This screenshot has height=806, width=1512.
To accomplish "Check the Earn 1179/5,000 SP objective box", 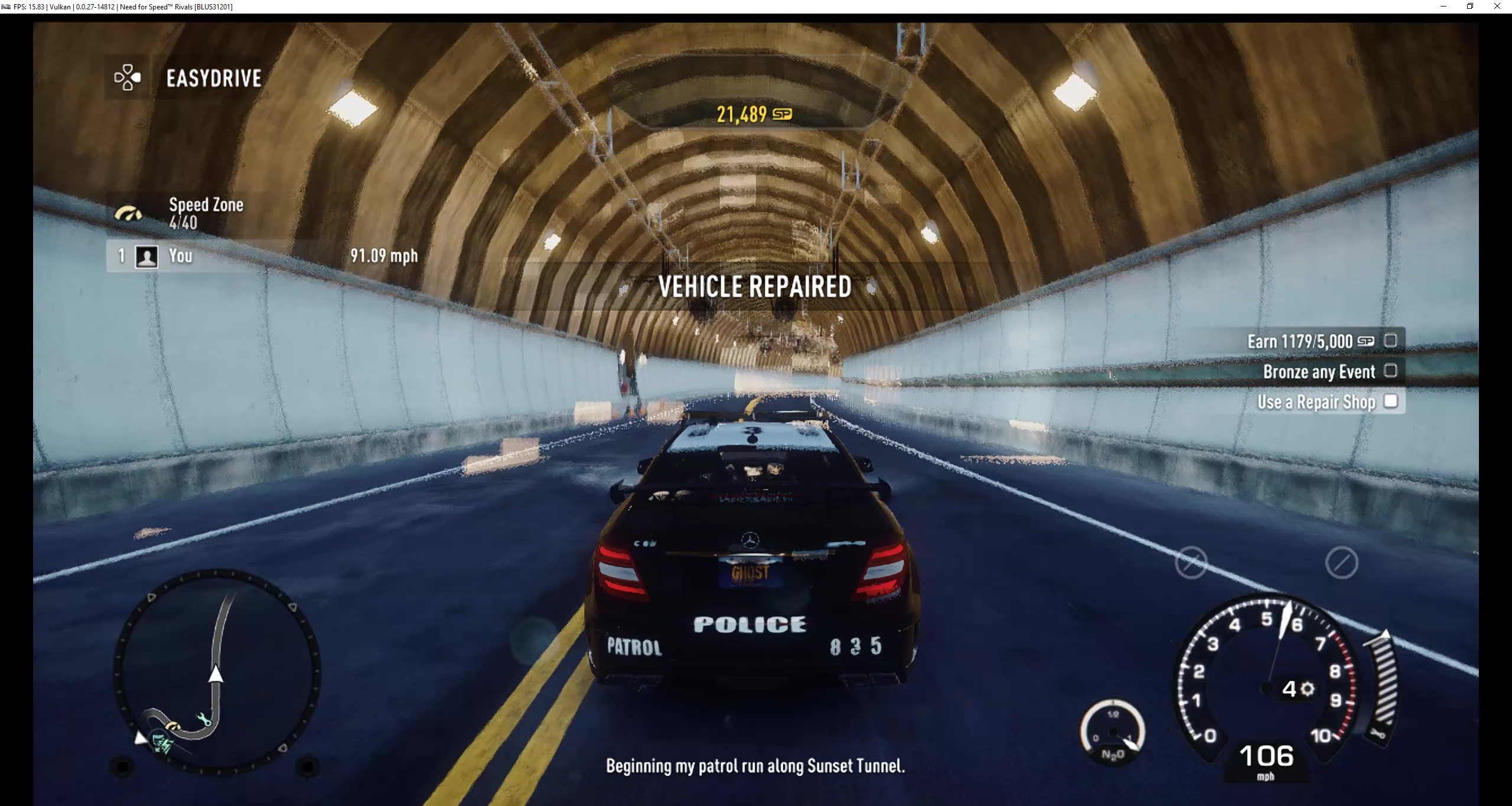I will click(1392, 341).
